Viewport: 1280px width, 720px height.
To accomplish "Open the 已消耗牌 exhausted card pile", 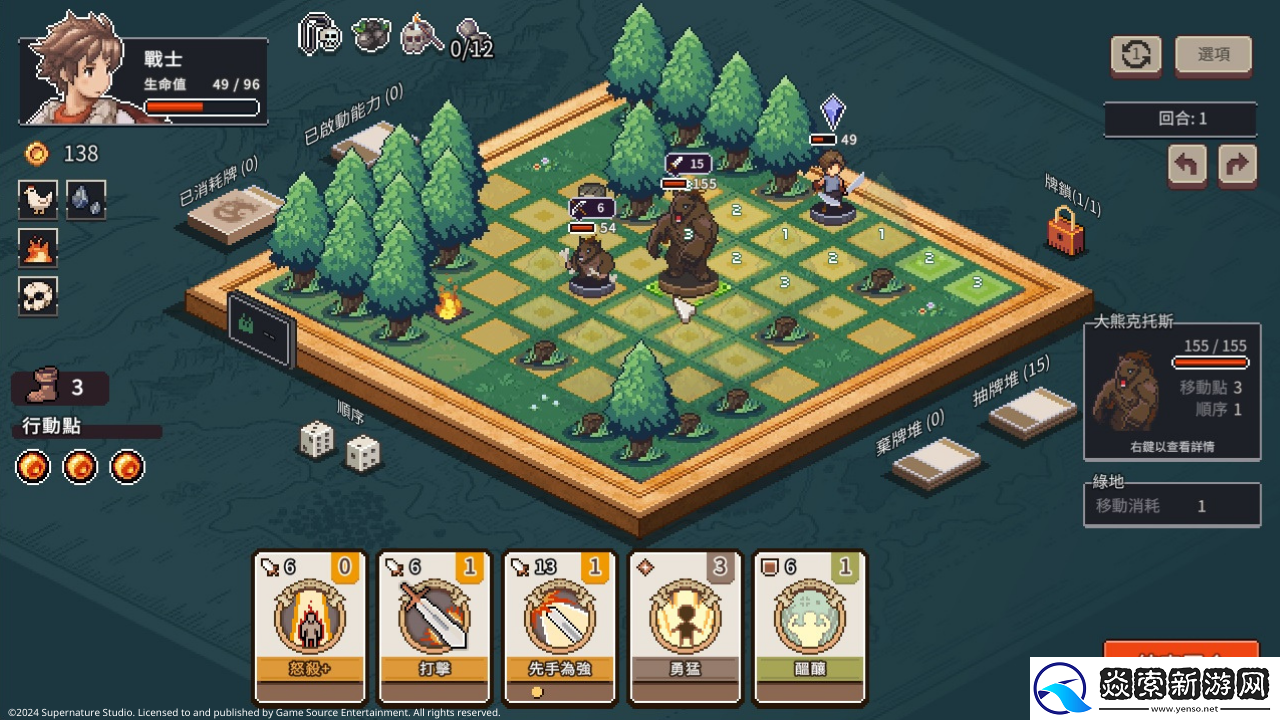I will tap(234, 213).
